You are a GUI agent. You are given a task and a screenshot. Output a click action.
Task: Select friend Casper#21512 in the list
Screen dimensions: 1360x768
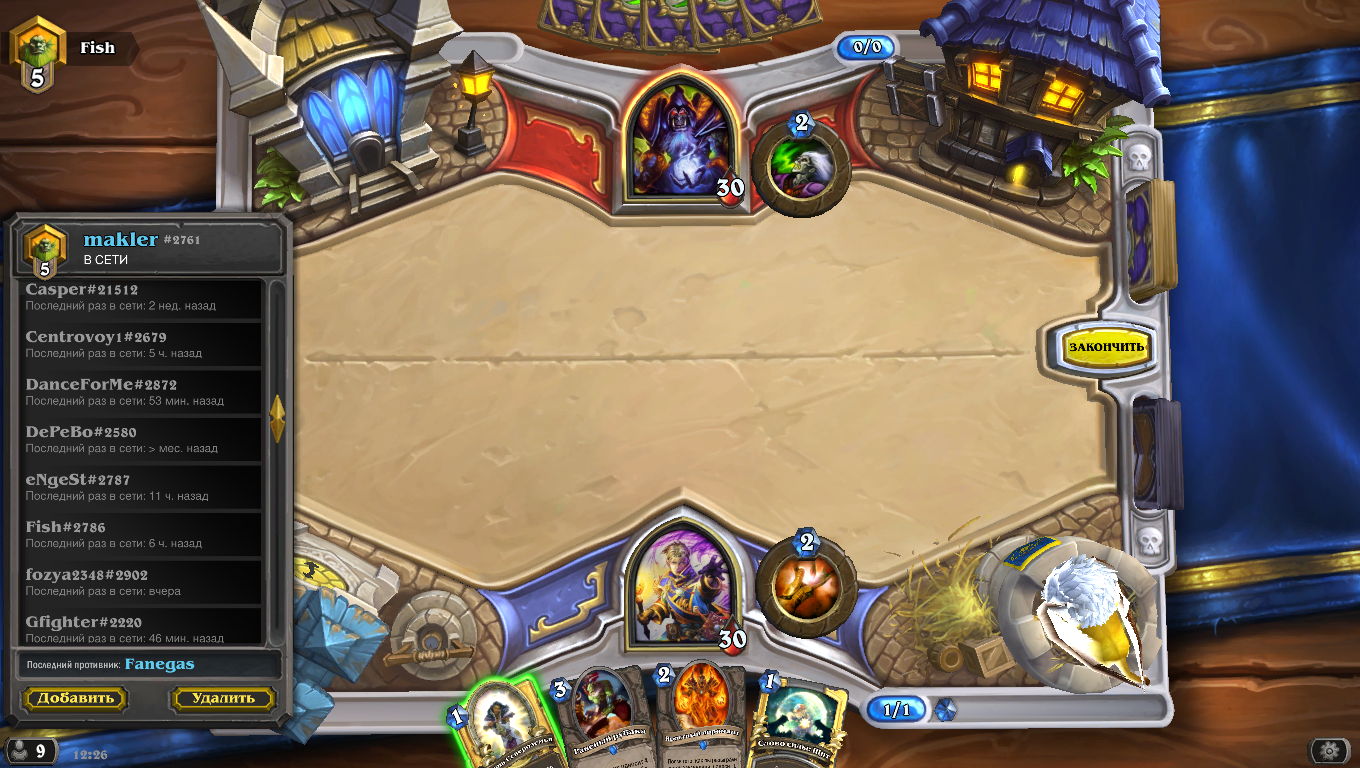pos(142,297)
